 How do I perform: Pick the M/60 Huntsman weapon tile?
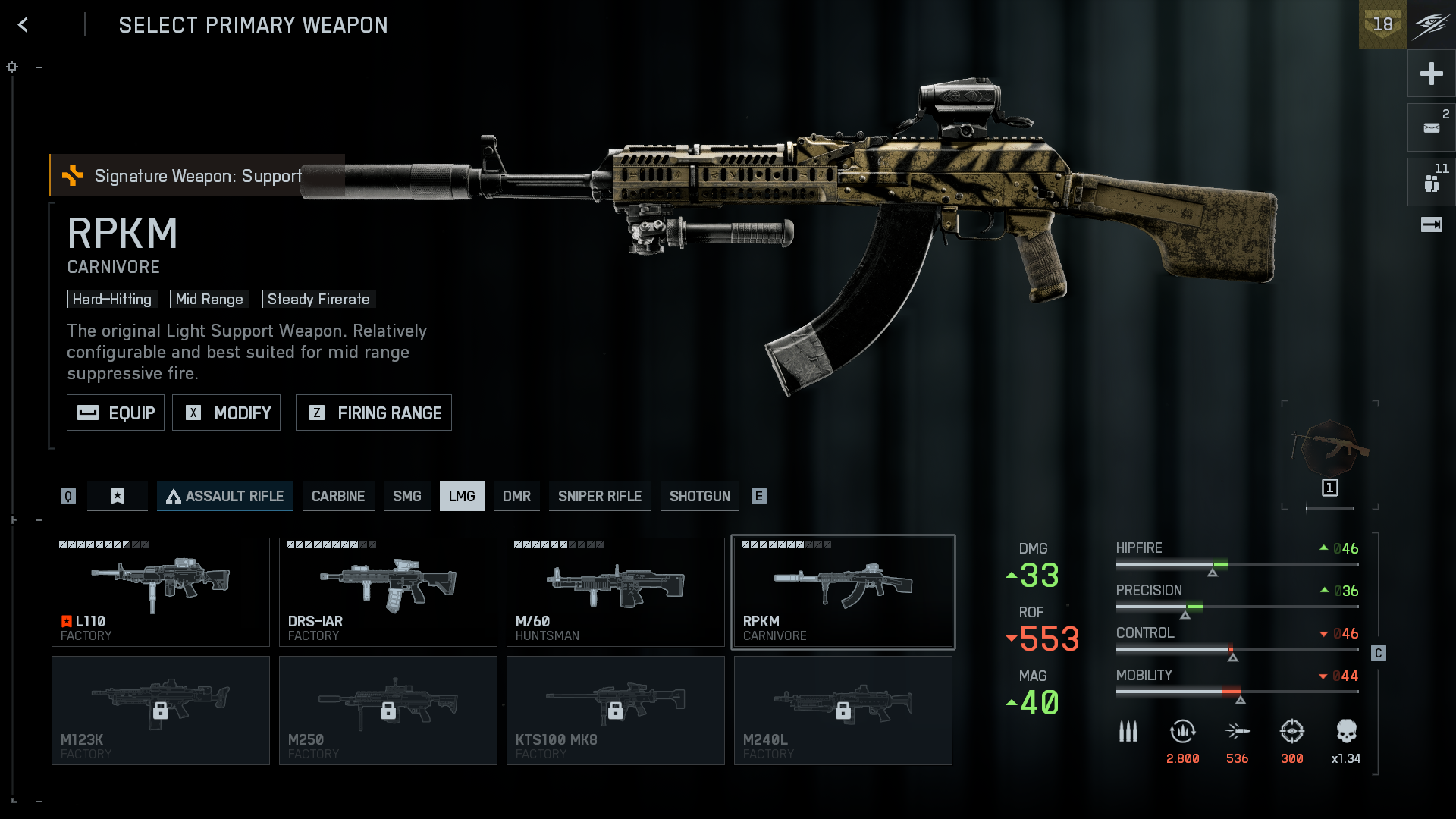point(616,592)
